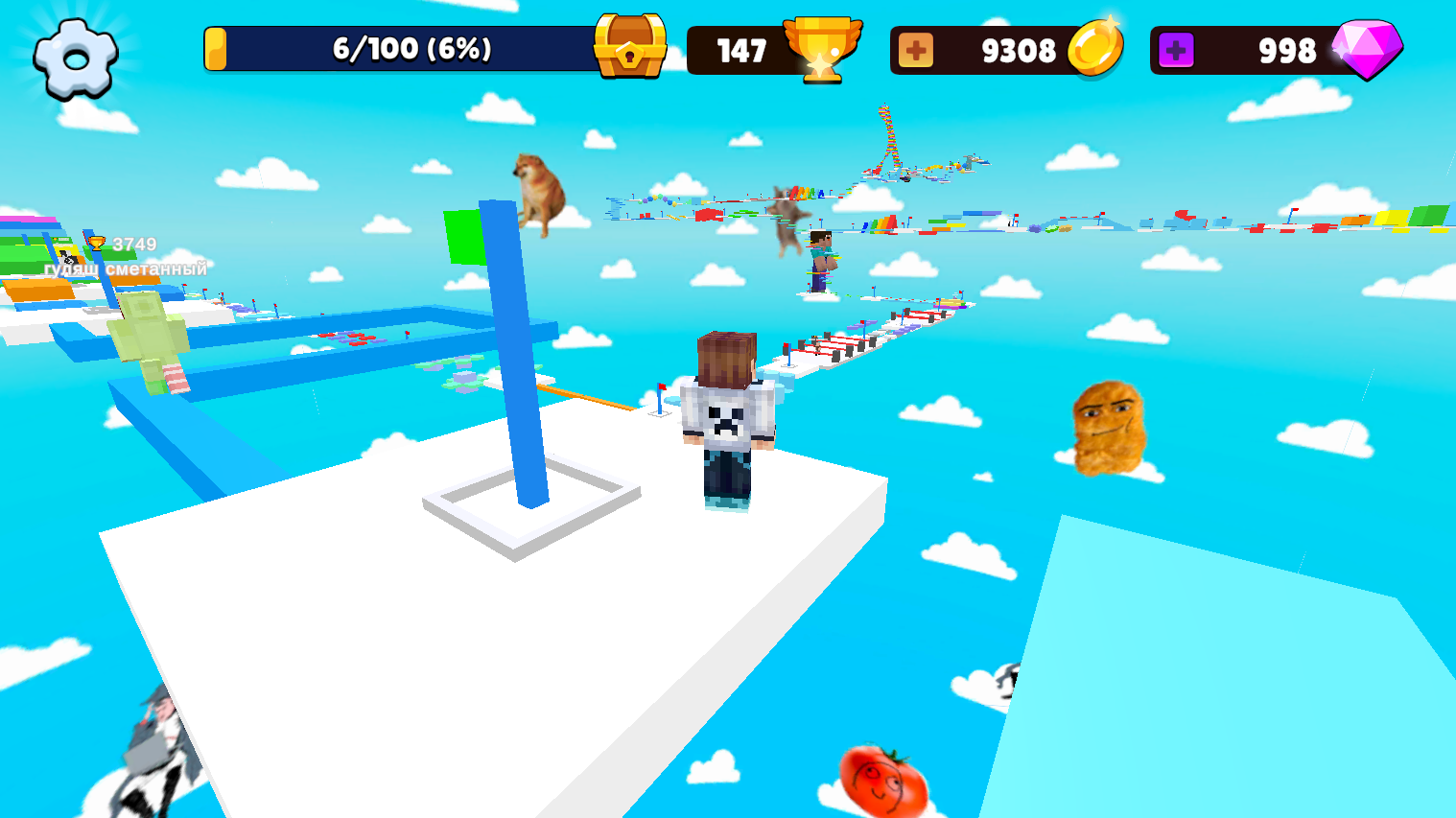1456x818 pixels.
Task: Click the golden chest reward icon
Action: (630, 43)
